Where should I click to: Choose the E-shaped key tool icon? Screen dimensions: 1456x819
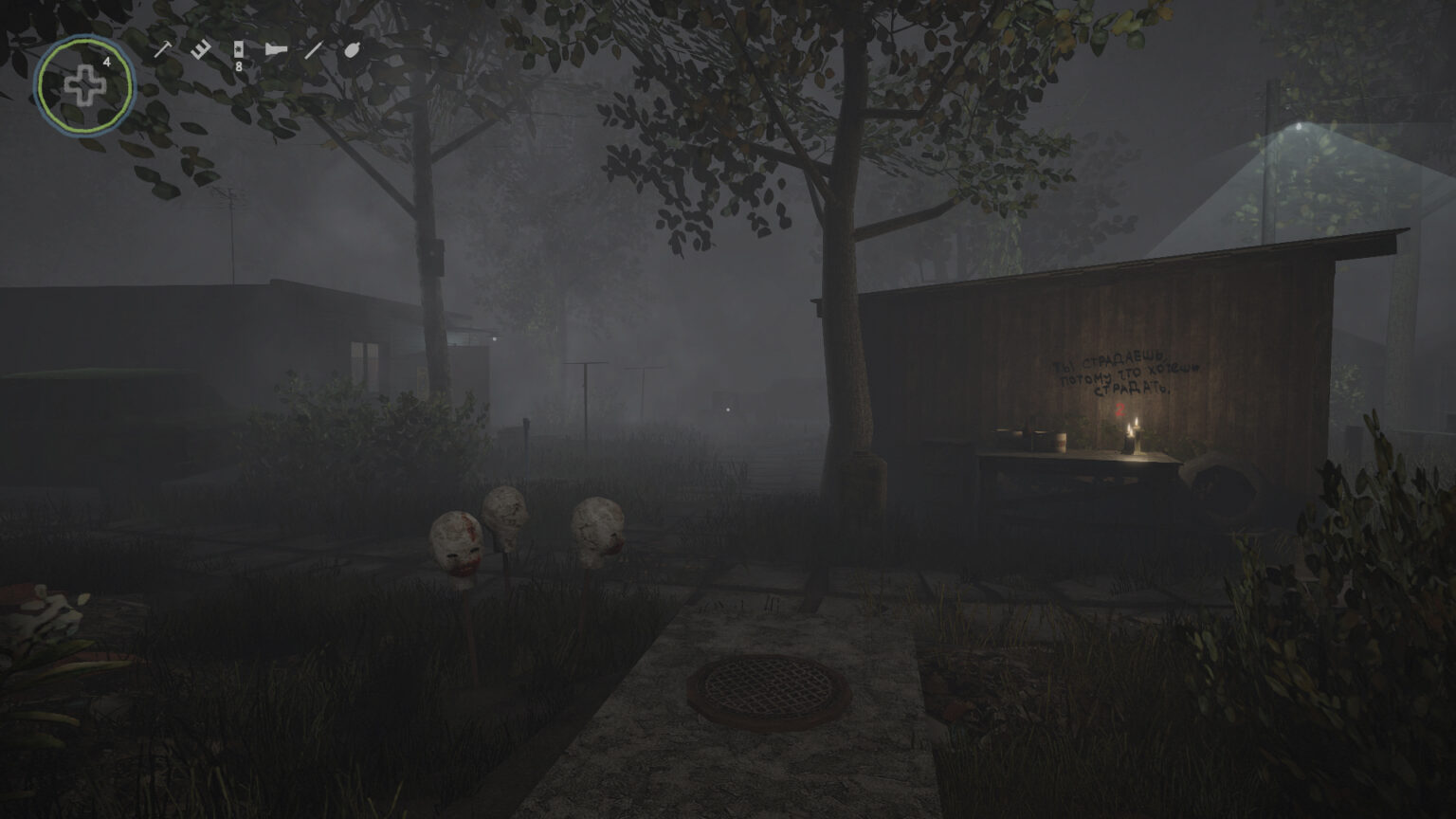click(x=200, y=49)
